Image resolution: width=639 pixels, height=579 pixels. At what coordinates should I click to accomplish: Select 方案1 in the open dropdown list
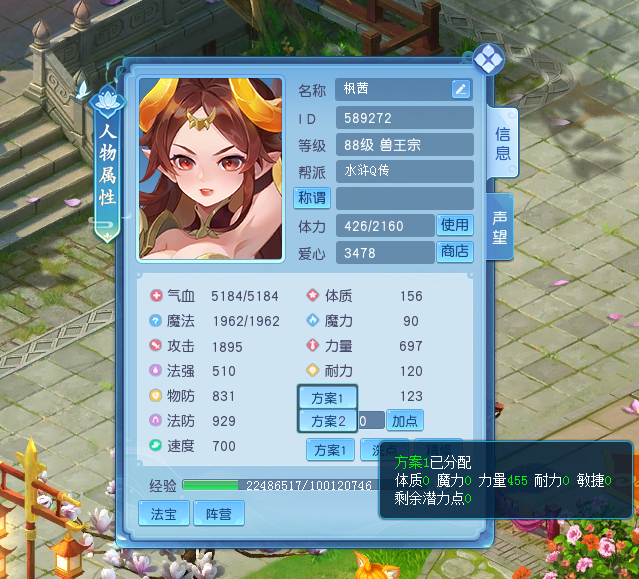point(328,398)
